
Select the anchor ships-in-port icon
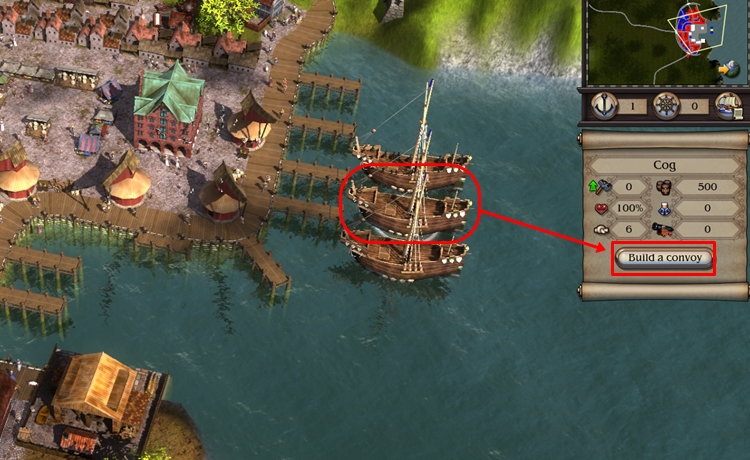606,105
